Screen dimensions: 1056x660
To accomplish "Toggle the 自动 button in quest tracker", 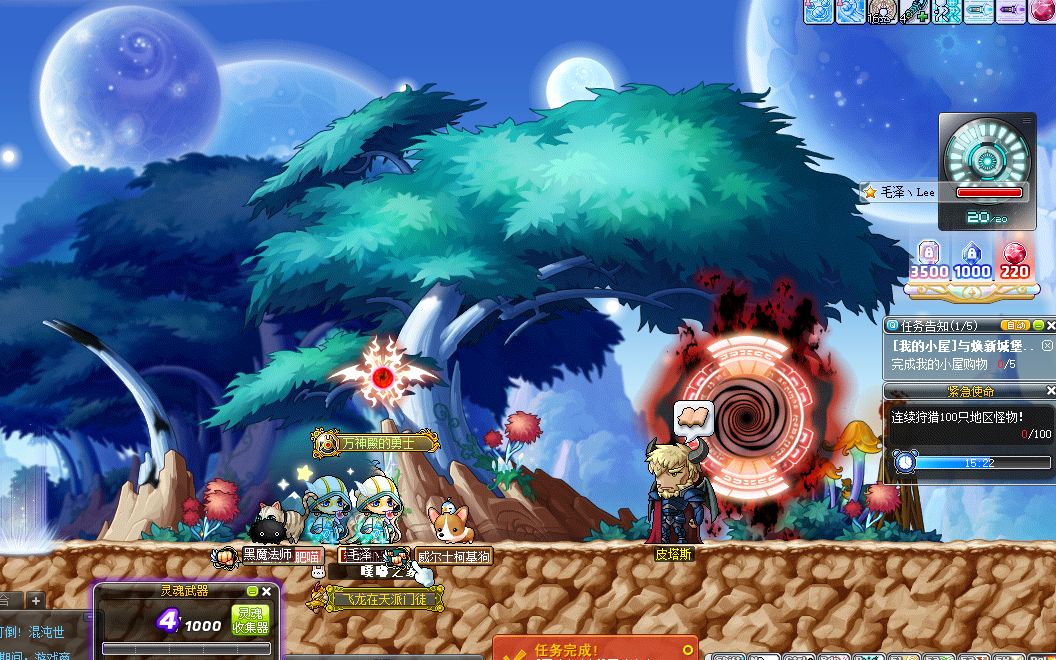I will pos(1015,325).
